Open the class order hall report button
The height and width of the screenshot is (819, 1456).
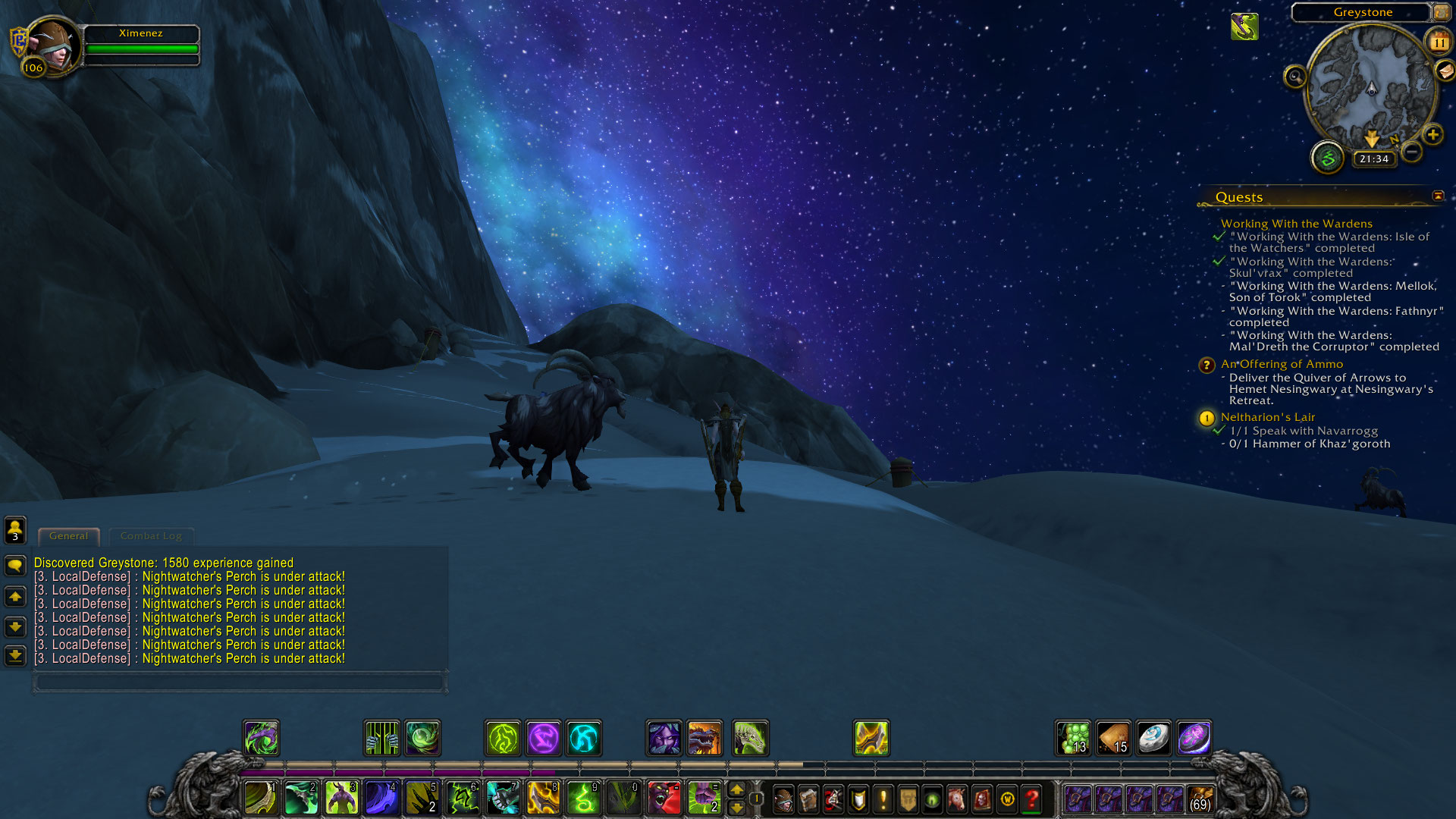pyautogui.click(x=1327, y=158)
